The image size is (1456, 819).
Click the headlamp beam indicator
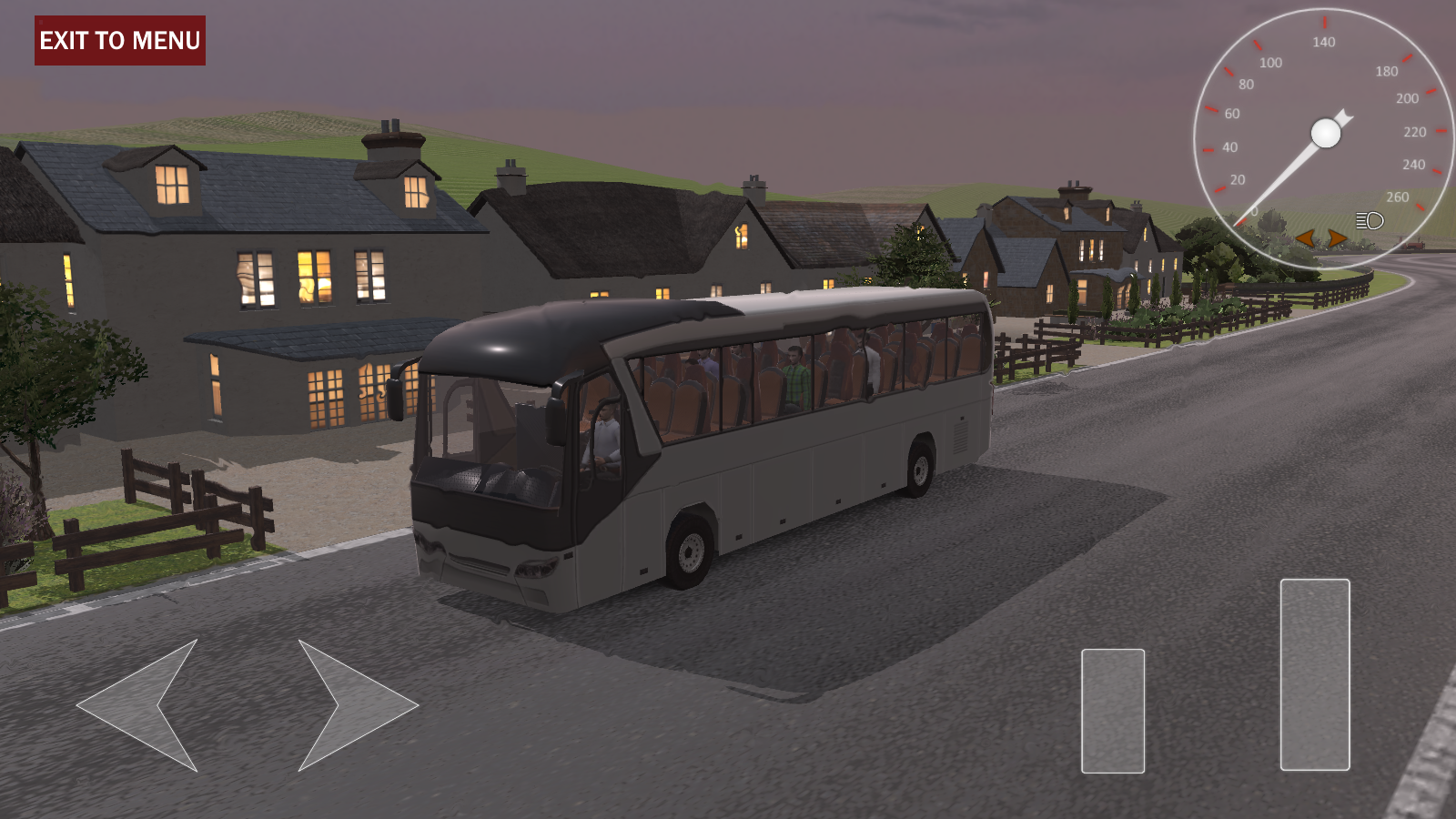[x=1370, y=220]
